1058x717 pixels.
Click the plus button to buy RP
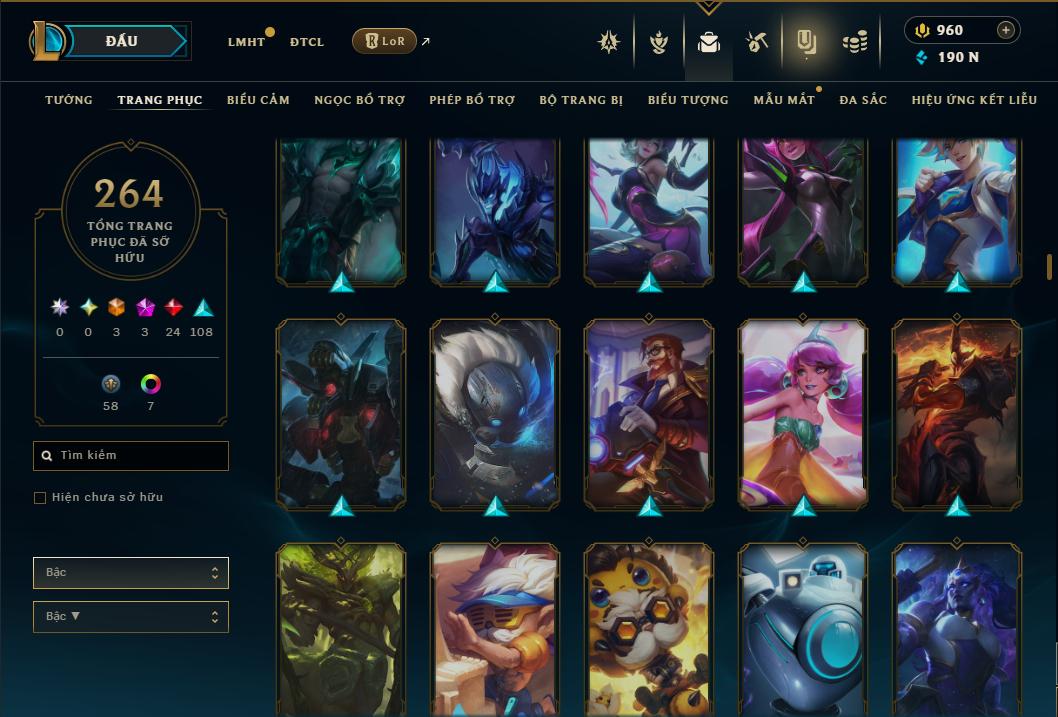tap(1006, 30)
